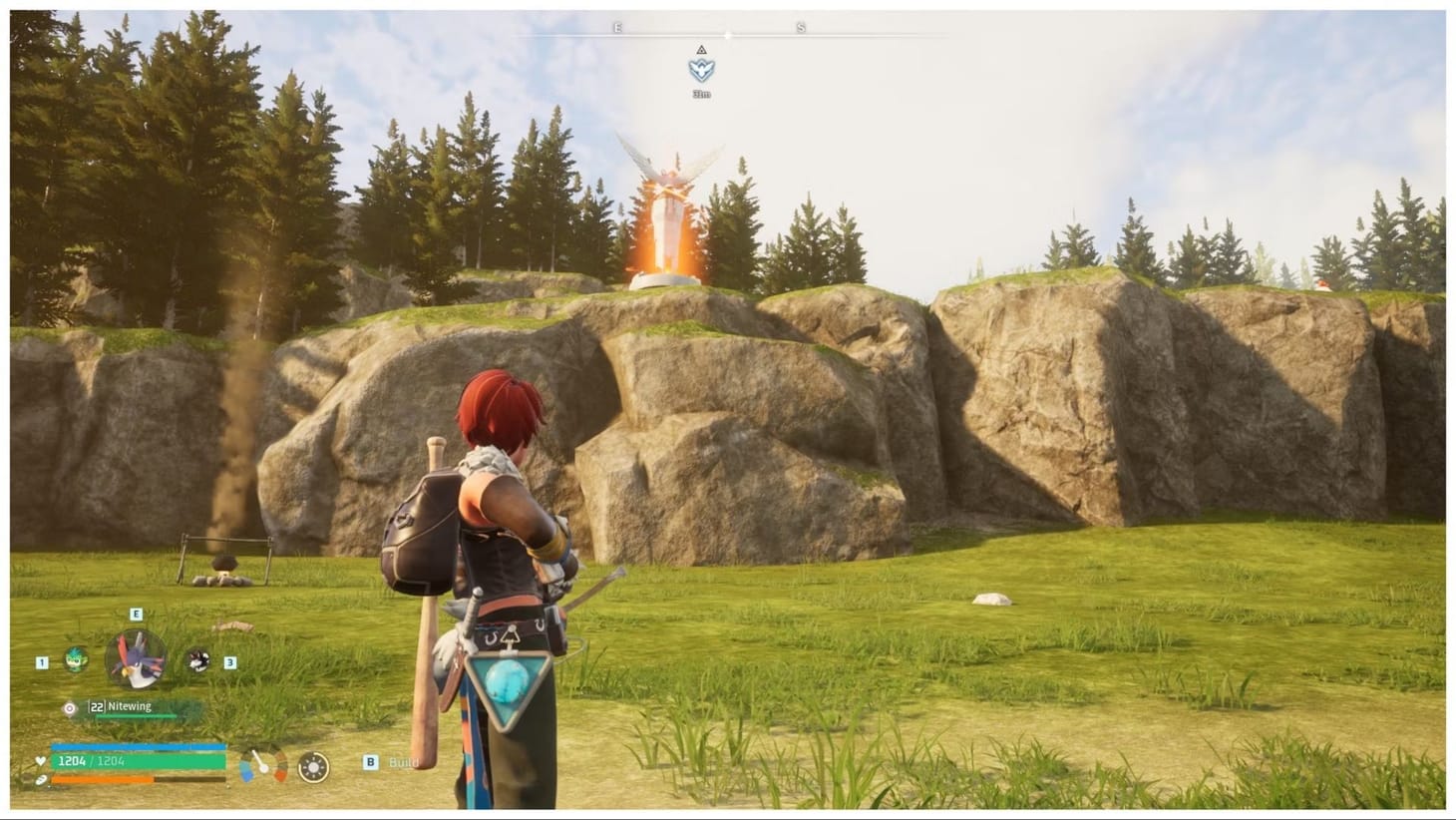Click the heart icon beside the health bar
The height and width of the screenshot is (820, 1456).
[x=39, y=761]
